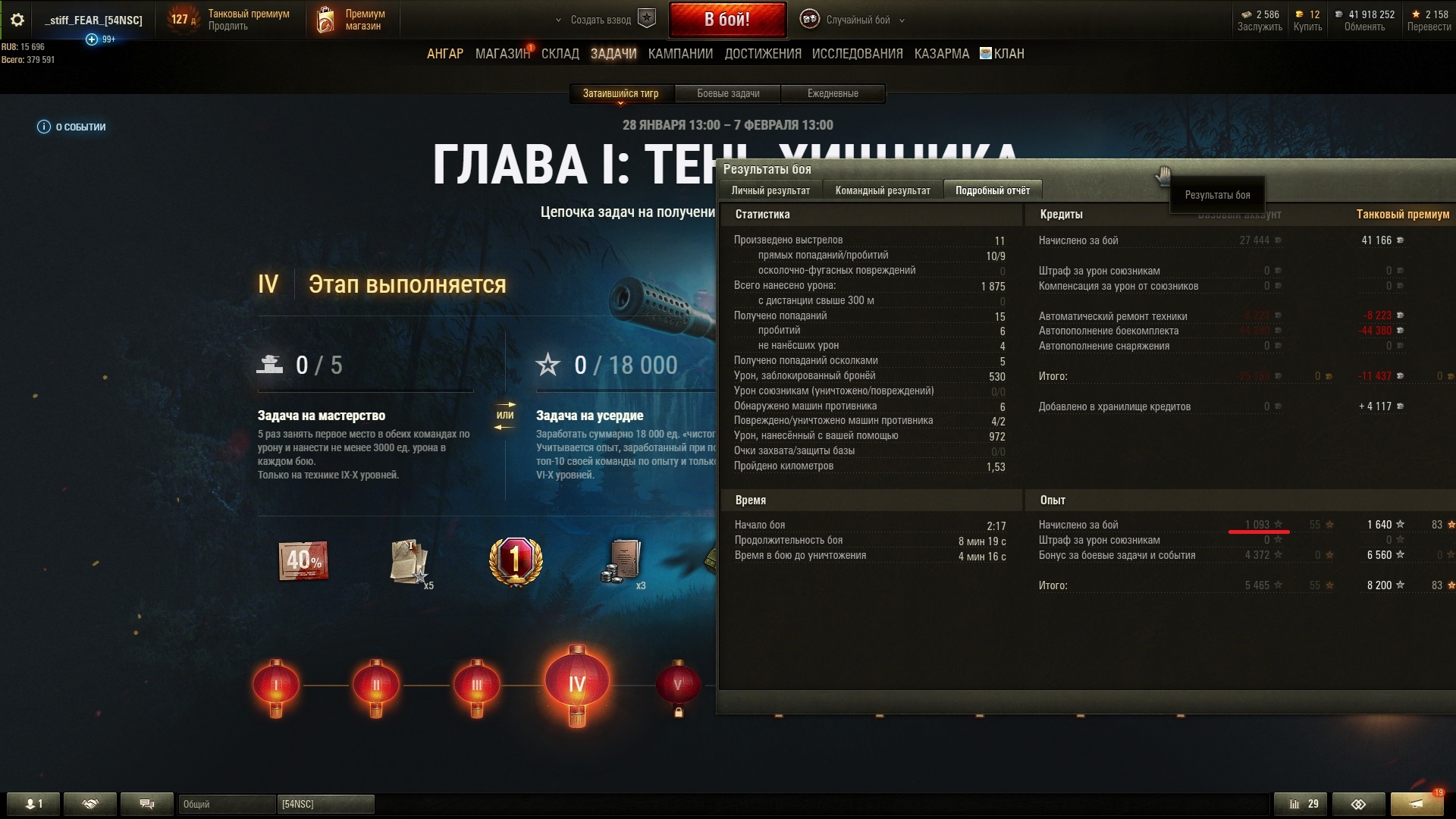This screenshot has height=819, width=1456.
Task: Show the Личный результат tab
Action: (770, 190)
